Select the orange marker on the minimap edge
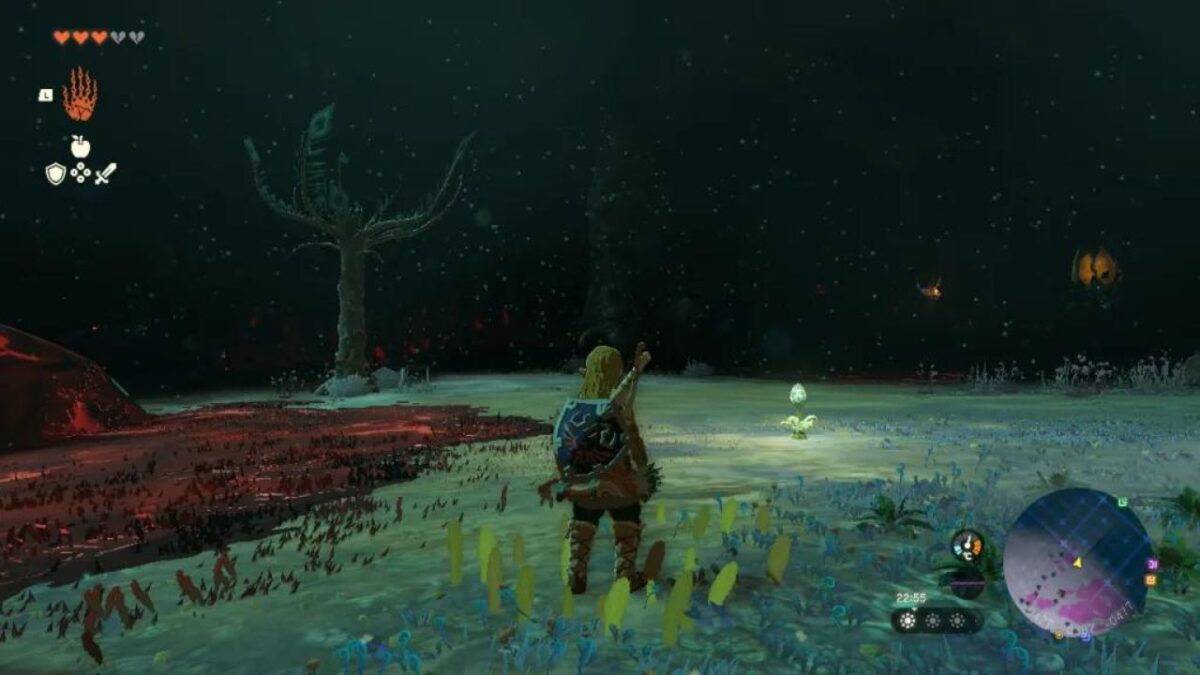Viewport: 1200px width, 675px height. coord(1151,580)
